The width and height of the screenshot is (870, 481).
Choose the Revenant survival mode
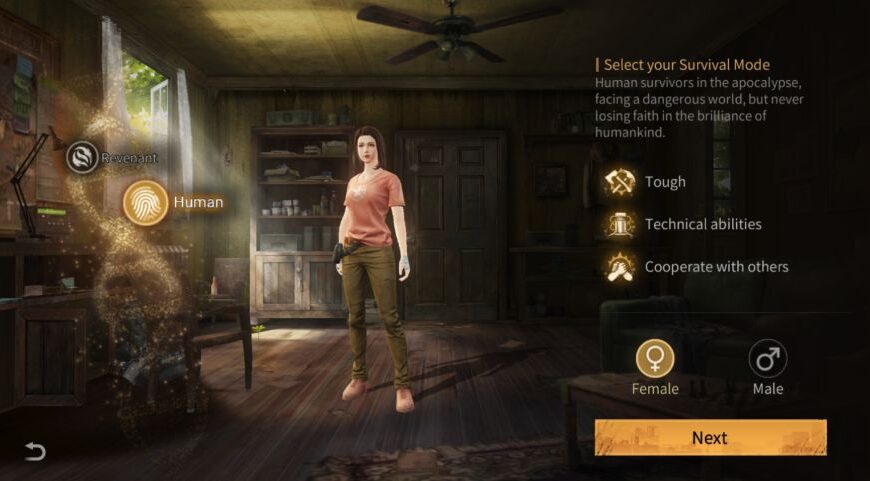[83, 157]
